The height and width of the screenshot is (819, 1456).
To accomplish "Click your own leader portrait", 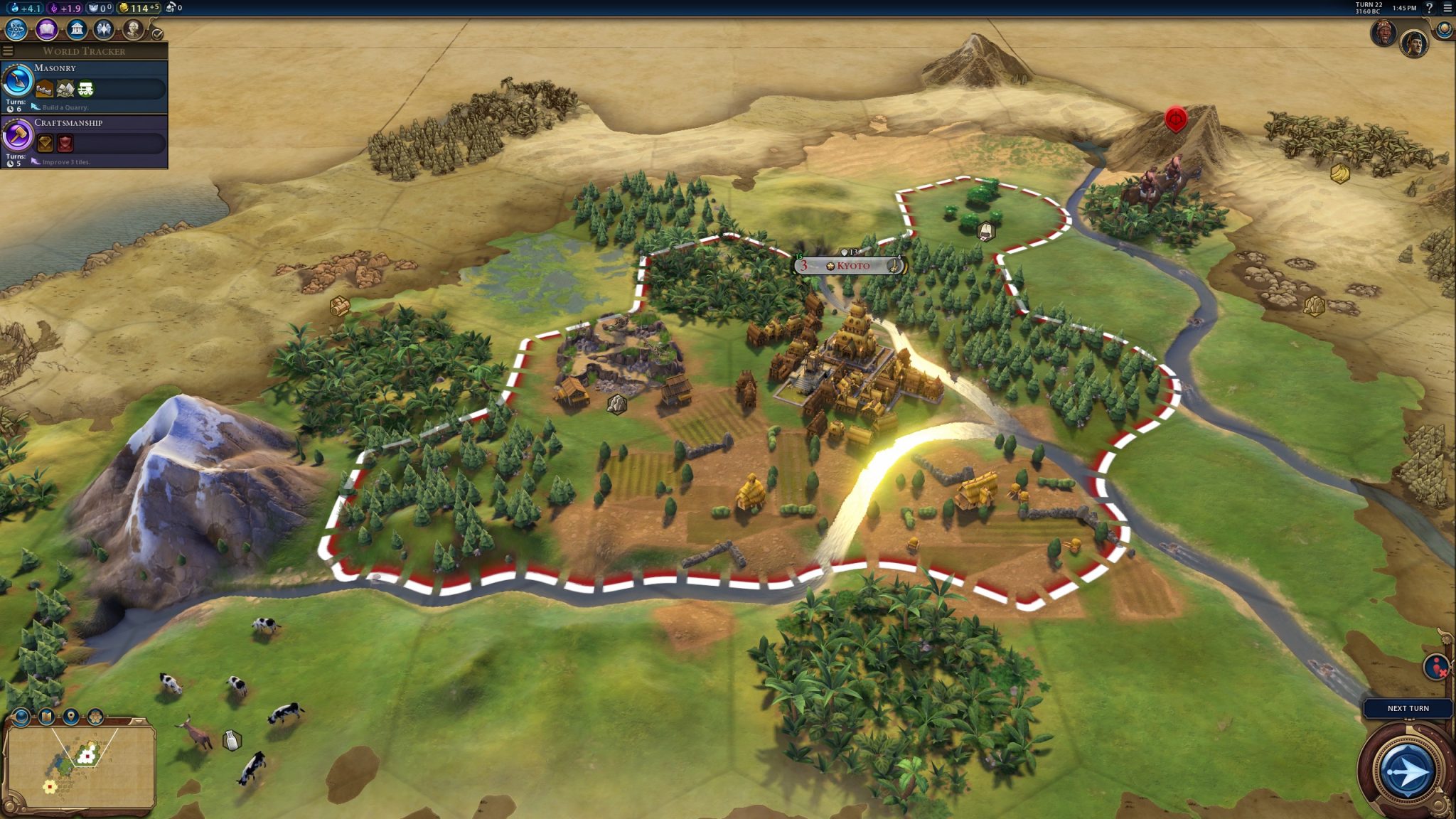I will tap(1414, 43).
